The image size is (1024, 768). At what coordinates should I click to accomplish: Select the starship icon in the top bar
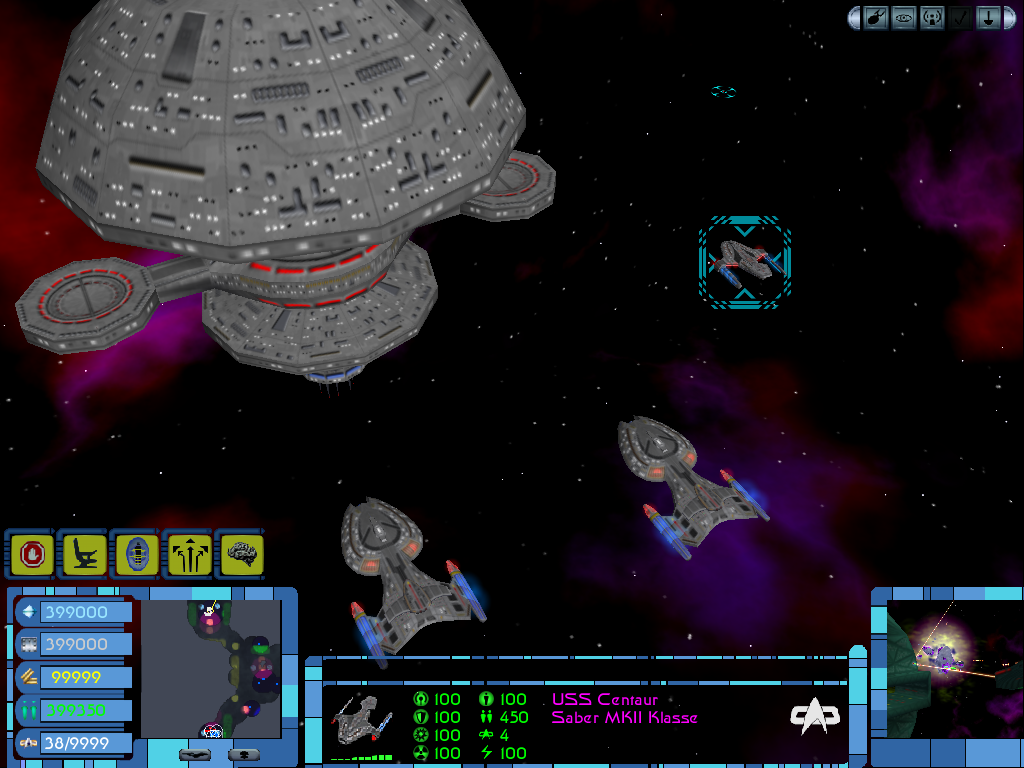[x=876, y=18]
